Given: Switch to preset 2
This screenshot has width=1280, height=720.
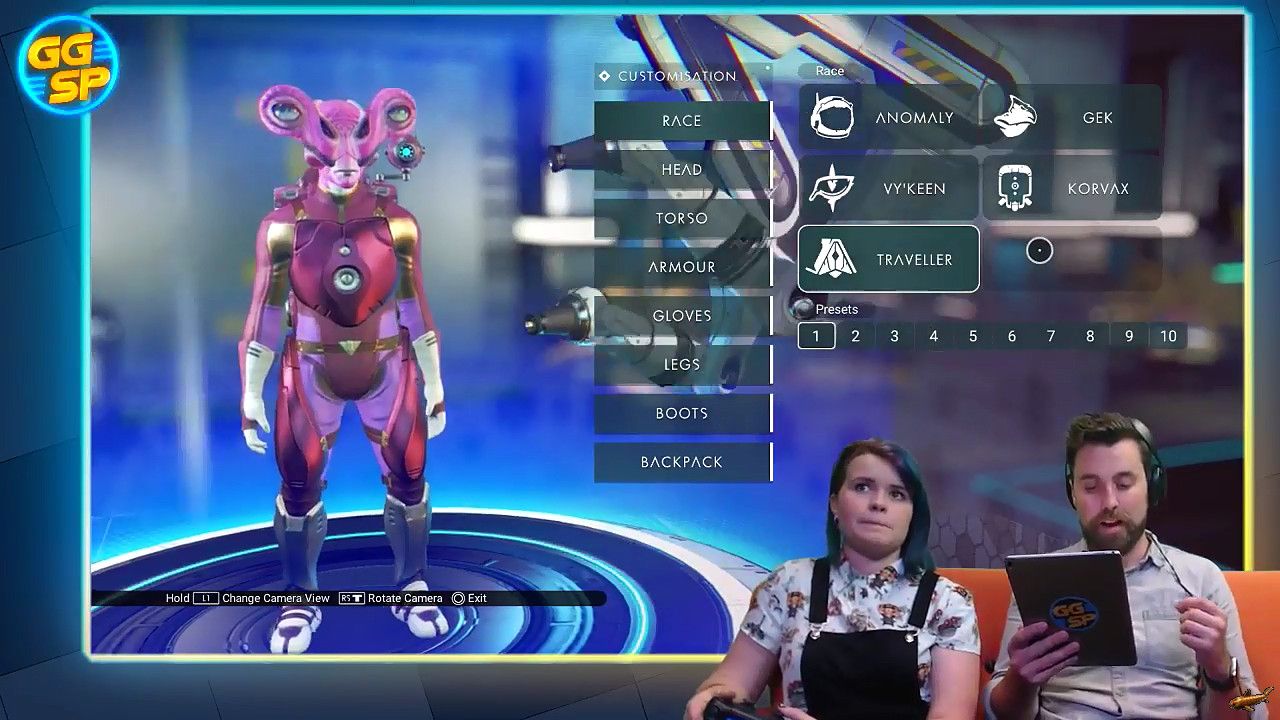Looking at the screenshot, I should pos(855,336).
